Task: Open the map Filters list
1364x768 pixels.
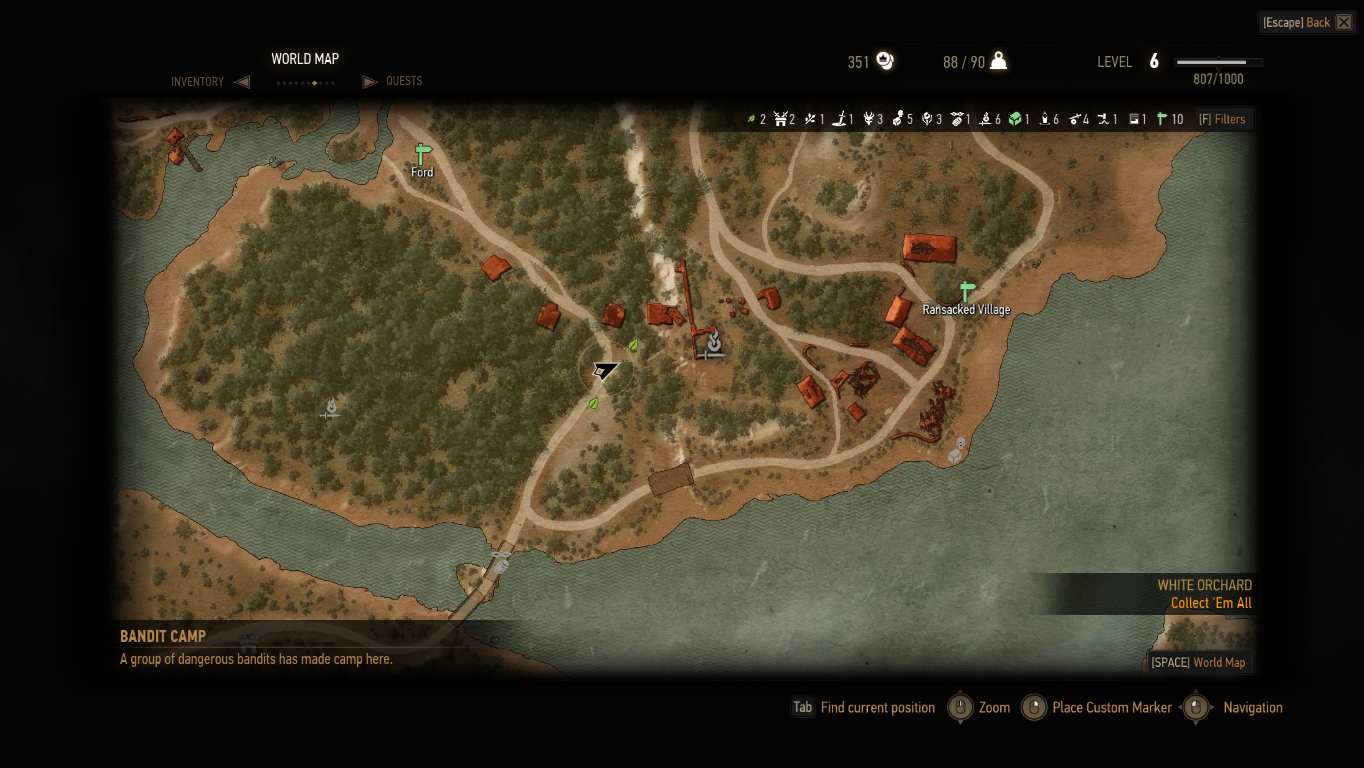Action: 1223,119
